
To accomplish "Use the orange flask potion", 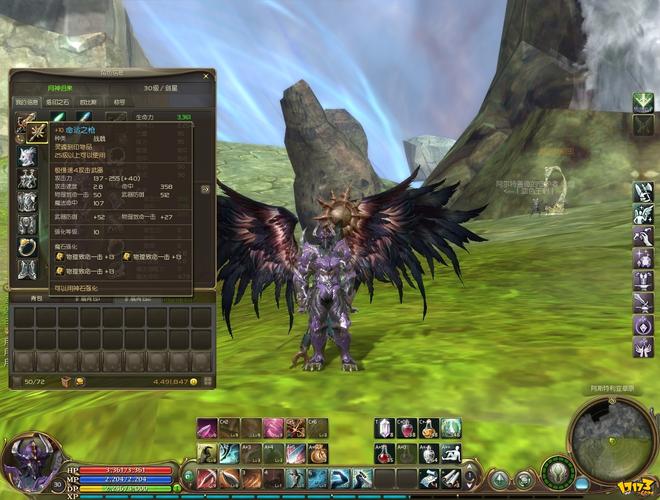I will click(429, 428).
